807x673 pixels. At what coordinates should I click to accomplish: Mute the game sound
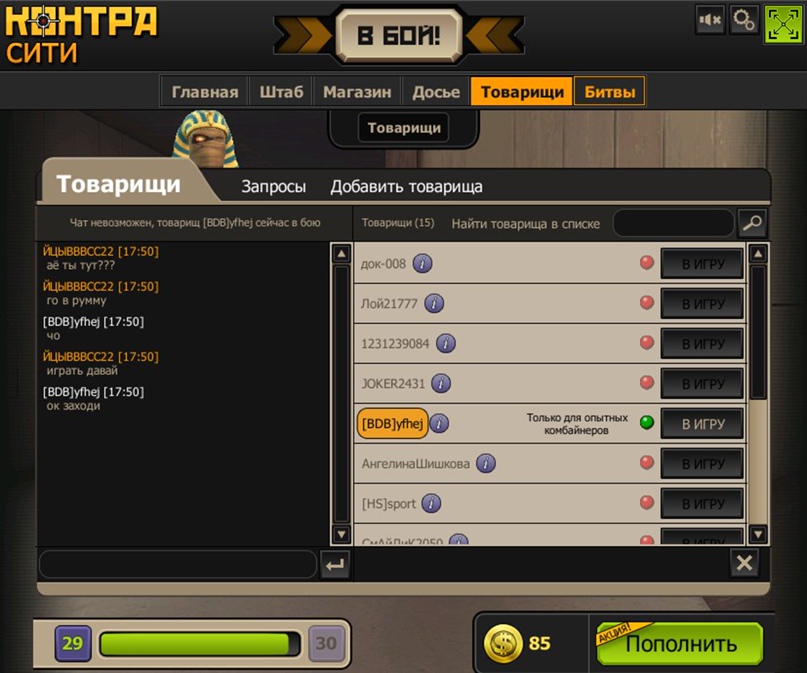pos(710,19)
